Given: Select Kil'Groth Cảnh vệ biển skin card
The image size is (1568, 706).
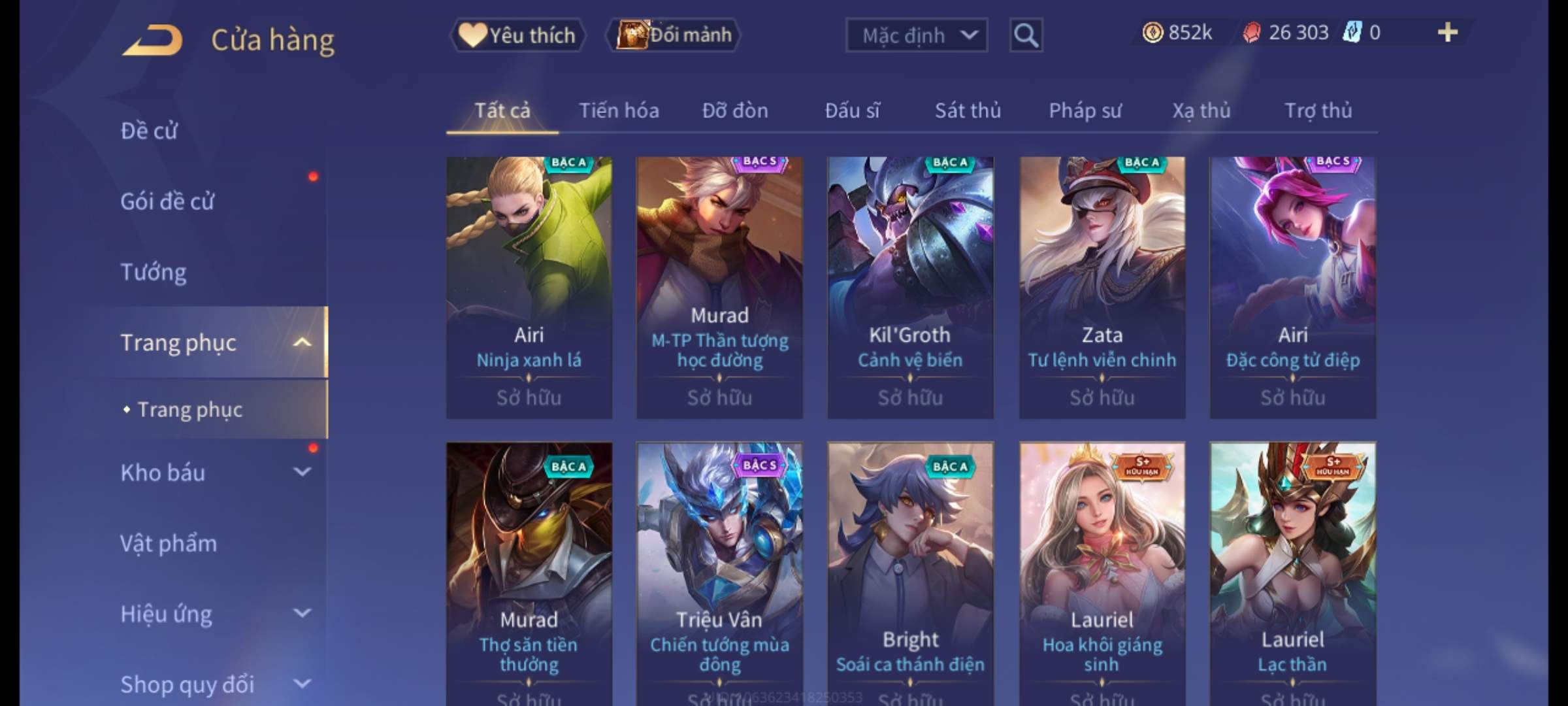Looking at the screenshot, I should [910, 288].
